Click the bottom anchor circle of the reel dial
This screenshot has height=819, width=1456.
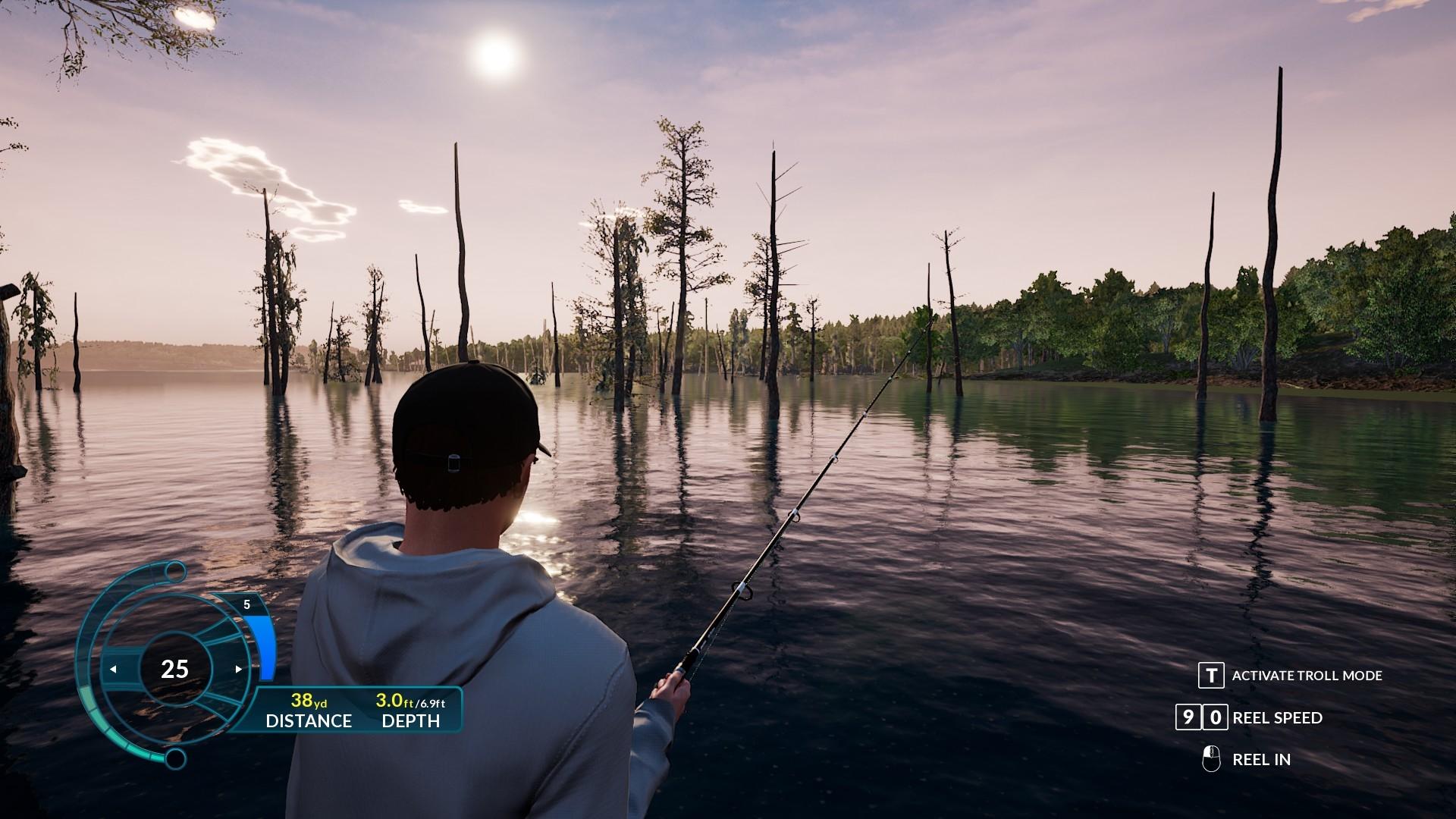pos(175,758)
